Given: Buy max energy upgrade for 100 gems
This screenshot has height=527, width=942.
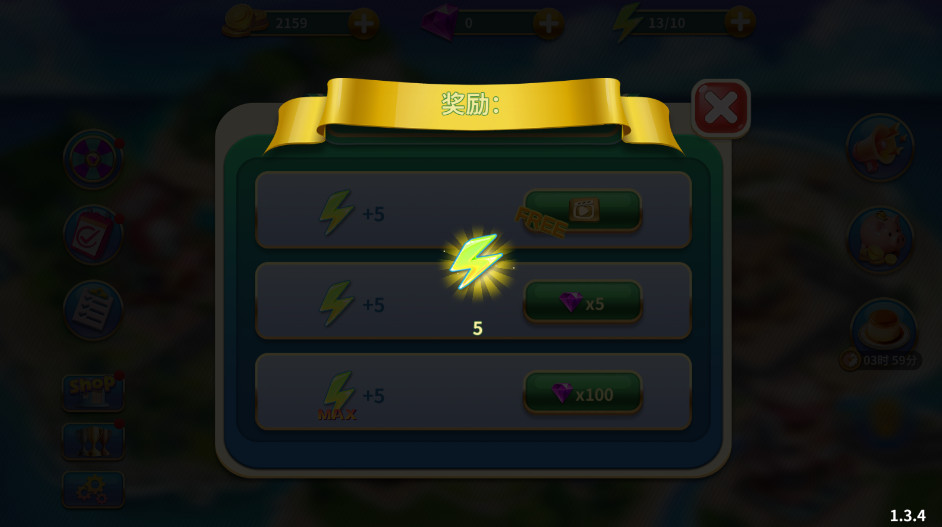Looking at the screenshot, I should click(582, 394).
